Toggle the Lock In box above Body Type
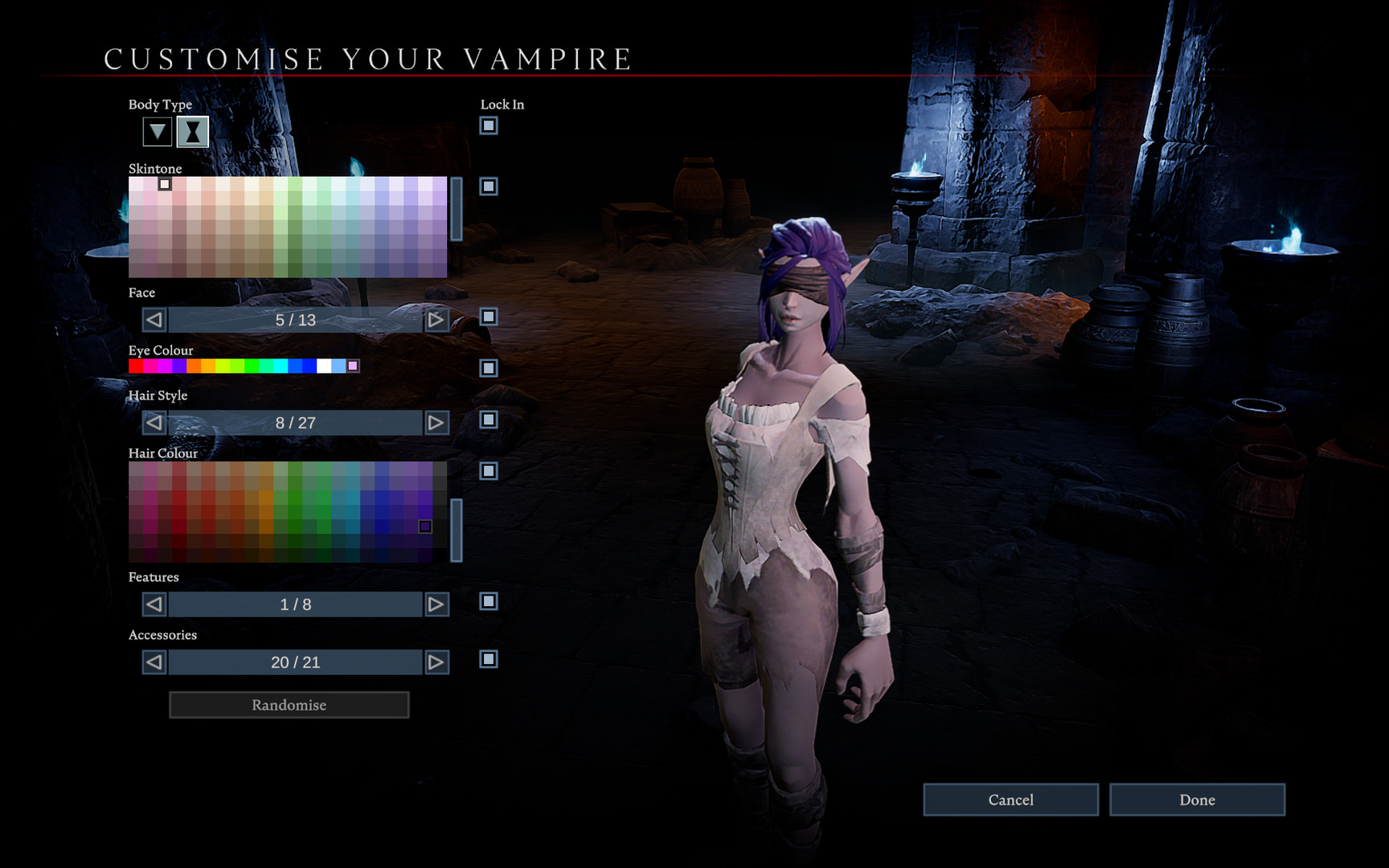Viewport: 1389px width, 868px height. point(489,126)
